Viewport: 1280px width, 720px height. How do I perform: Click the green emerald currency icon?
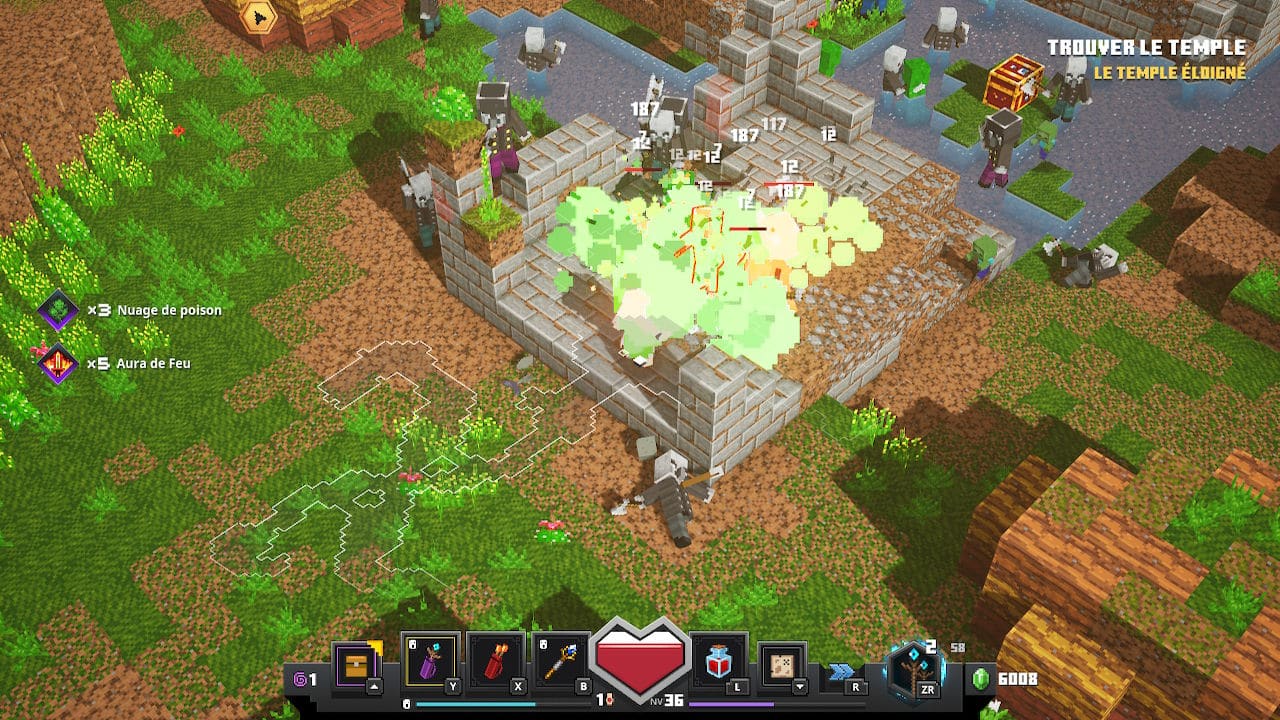pyautogui.click(x=980, y=680)
